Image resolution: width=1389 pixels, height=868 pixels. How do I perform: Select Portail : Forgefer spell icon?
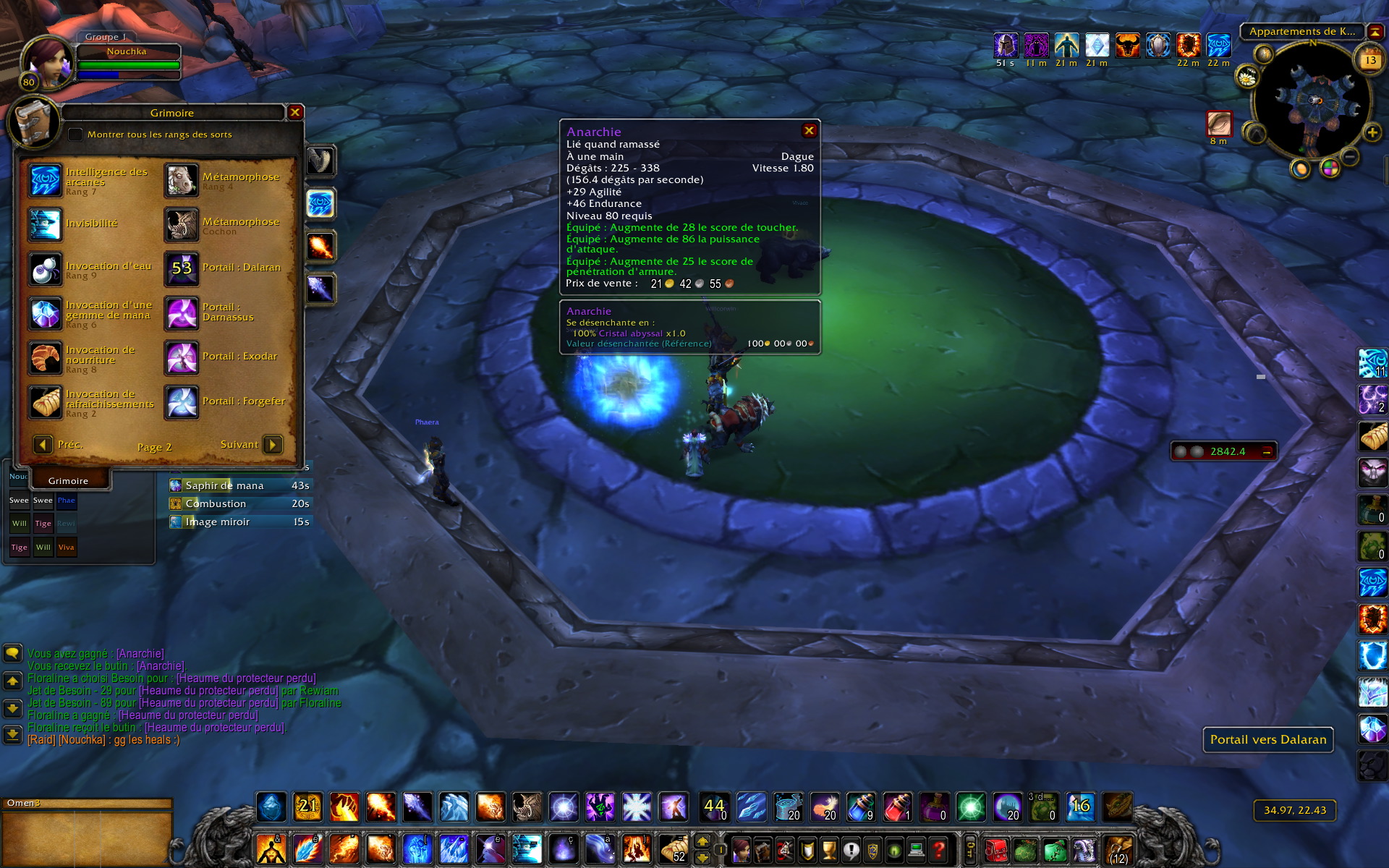(x=182, y=402)
